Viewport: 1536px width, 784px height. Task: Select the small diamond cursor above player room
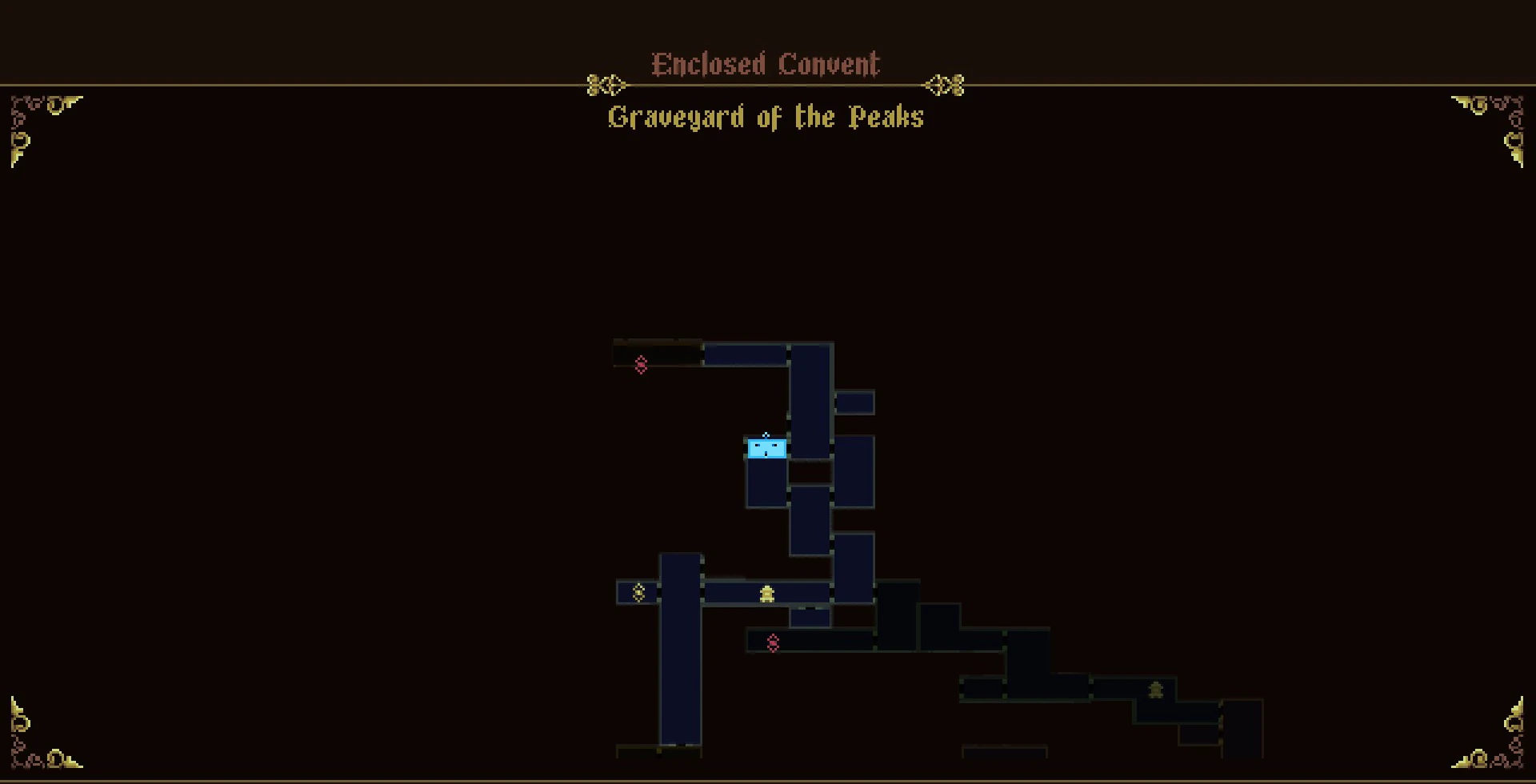tap(766, 435)
